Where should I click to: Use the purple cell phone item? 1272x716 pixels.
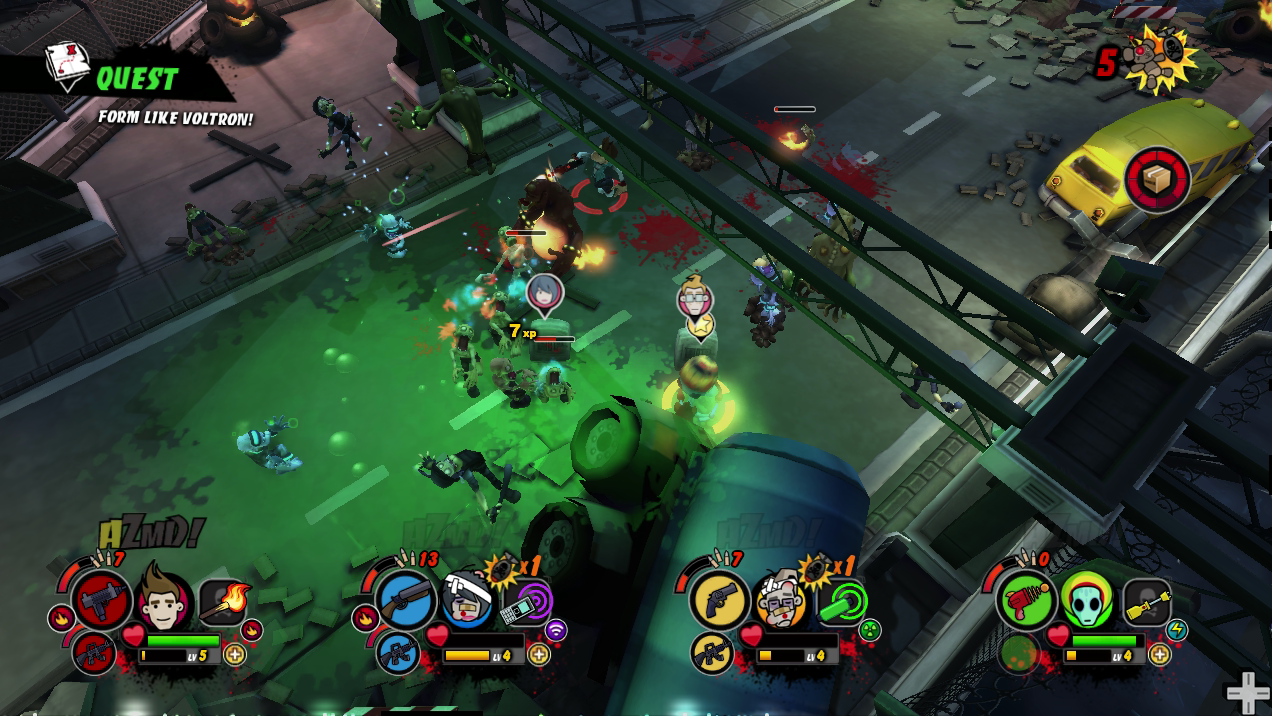coord(528,602)
